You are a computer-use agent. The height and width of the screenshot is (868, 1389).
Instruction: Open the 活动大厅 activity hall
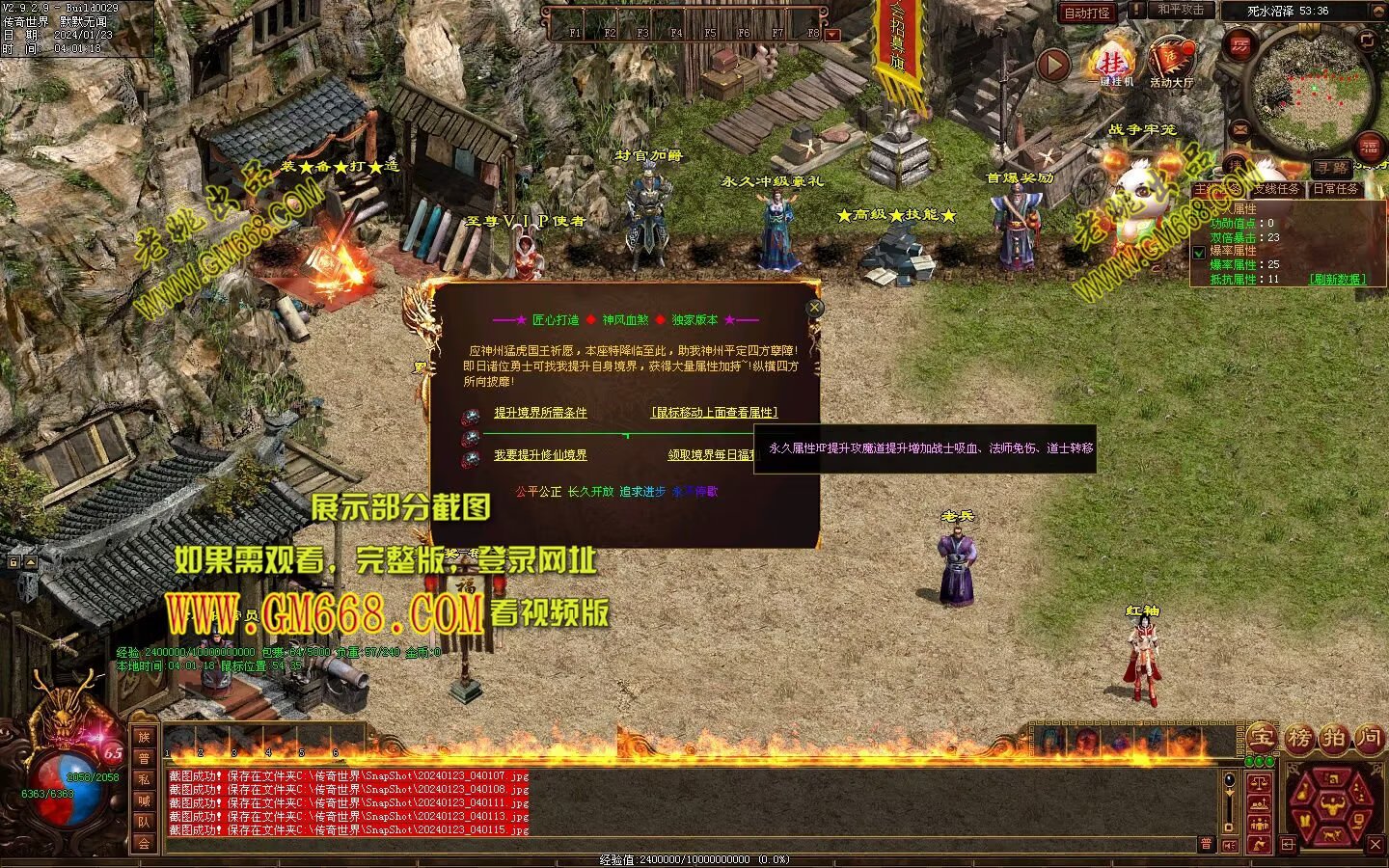1170,64
